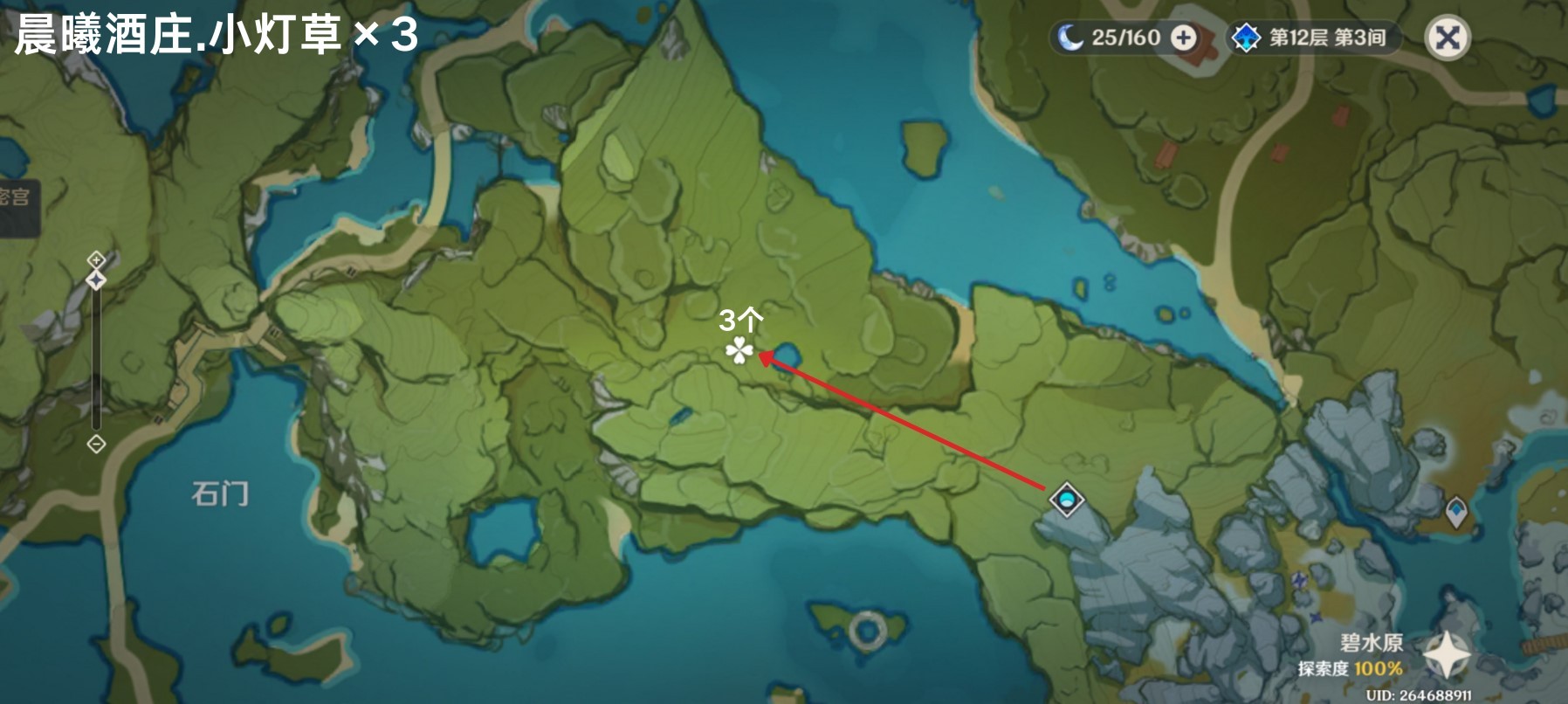
Task: Zoom in with the map plus button
Action: [x=96, y=259]
